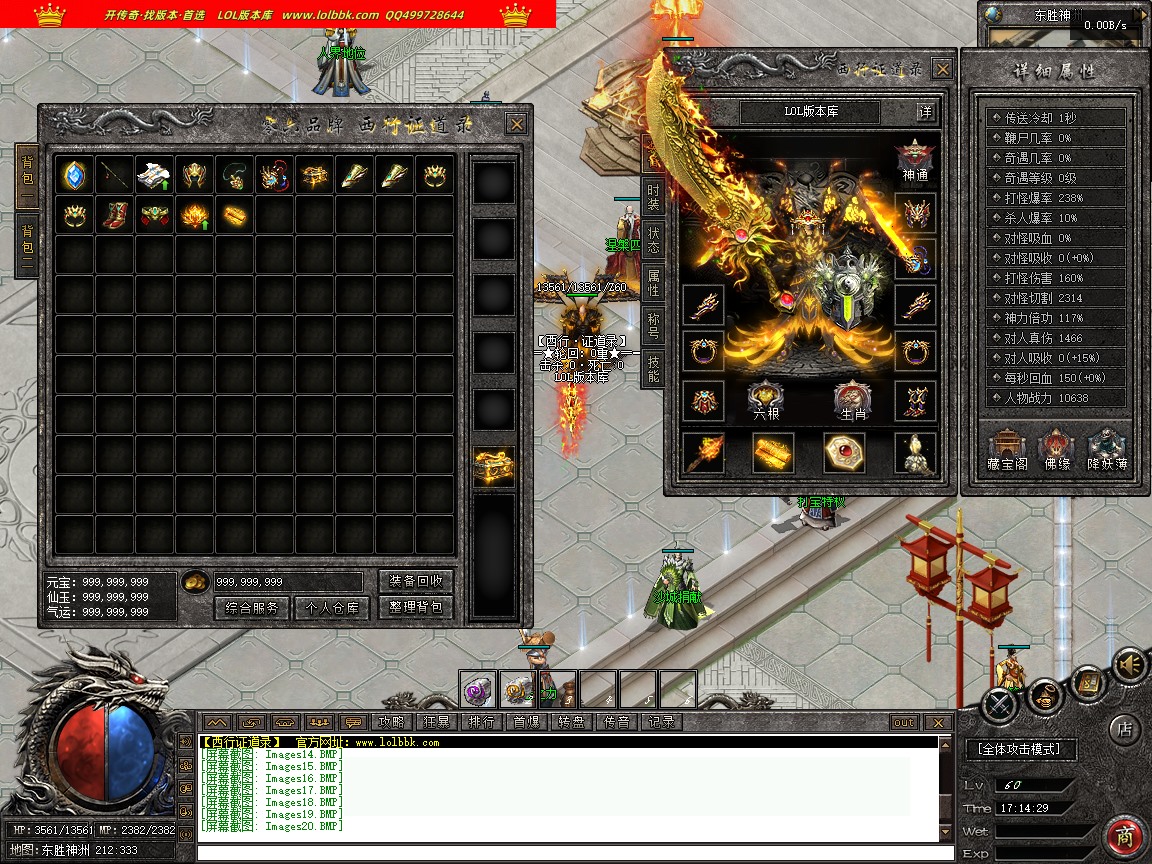Switch to the 背包二 bag tab

click(27, 246)
